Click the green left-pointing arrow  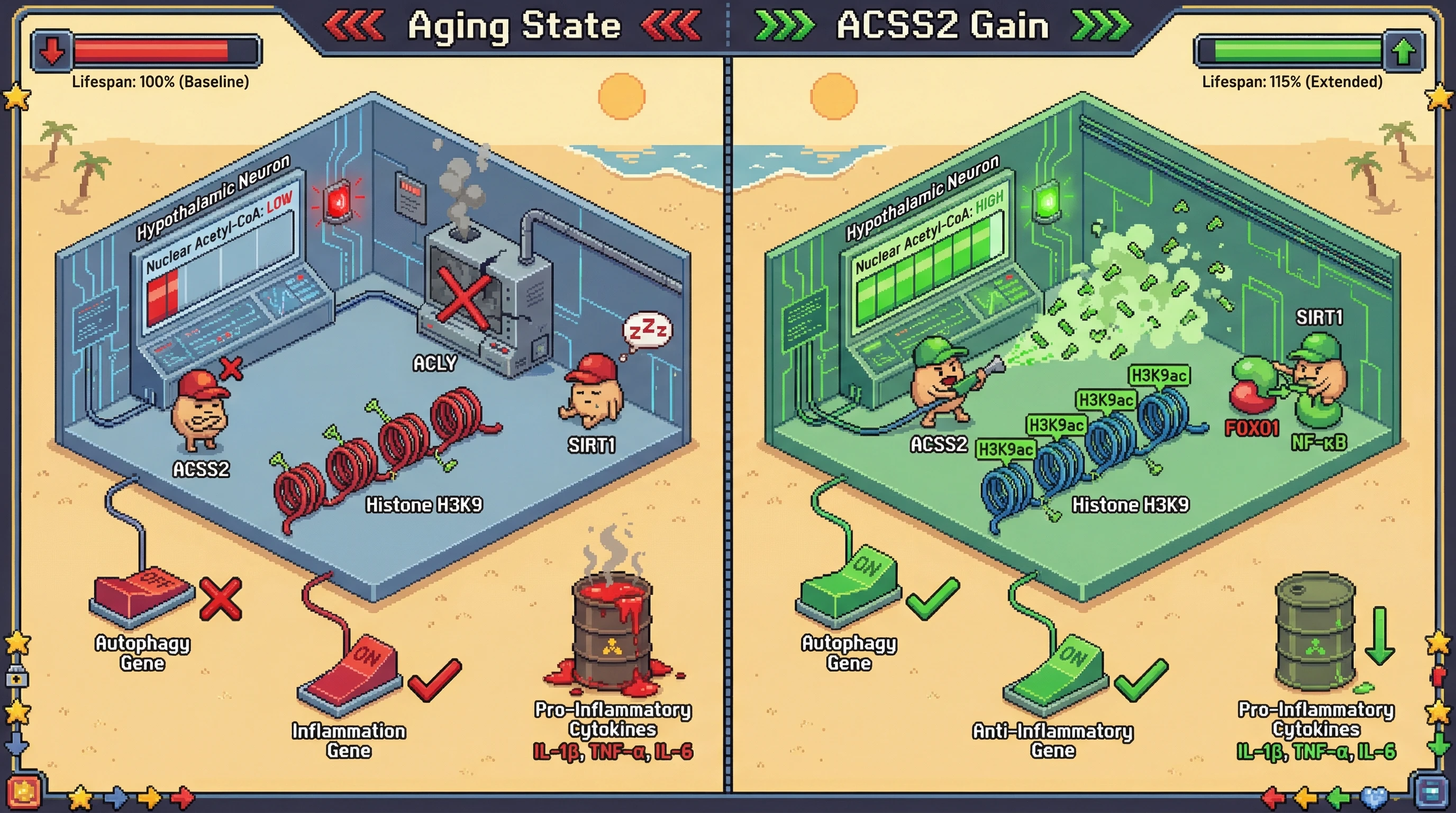[x=1338, y=798]
